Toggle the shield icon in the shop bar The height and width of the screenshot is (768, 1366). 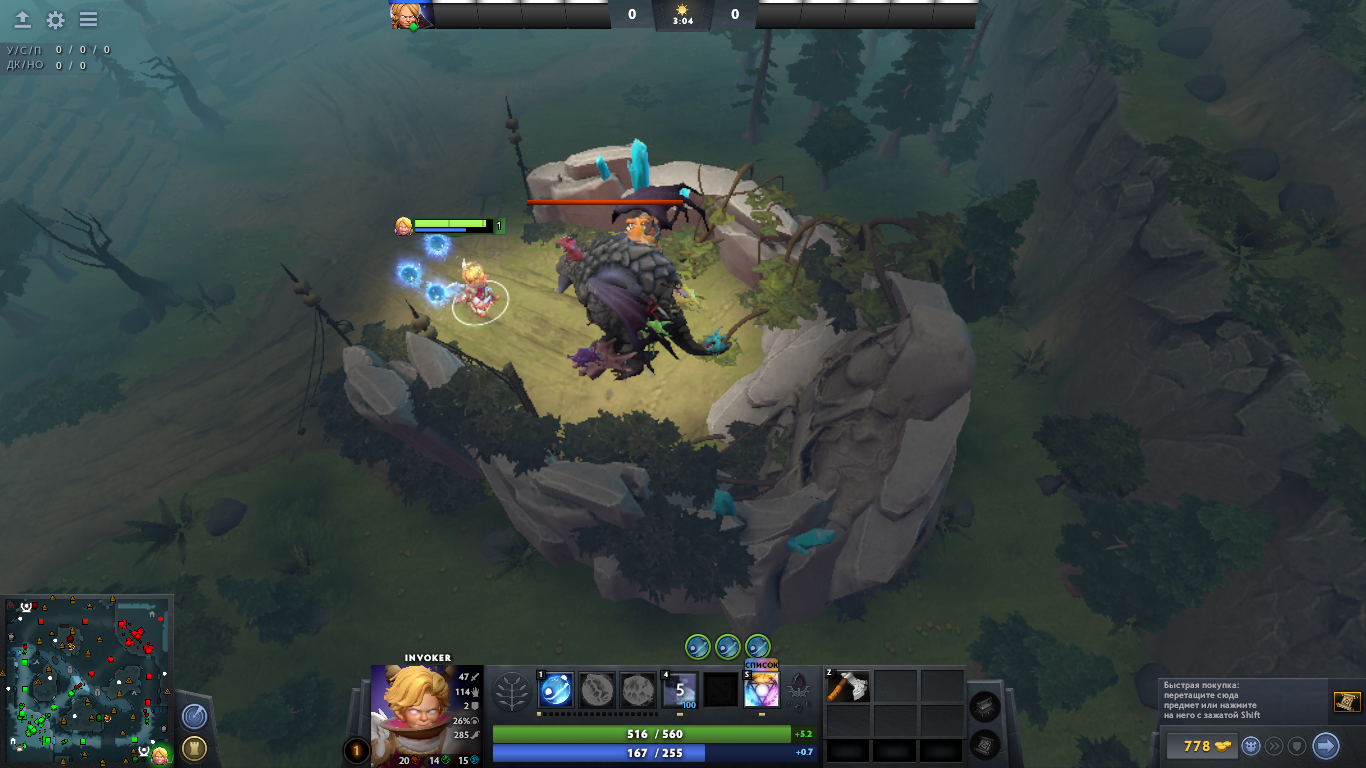(1297, 746)
